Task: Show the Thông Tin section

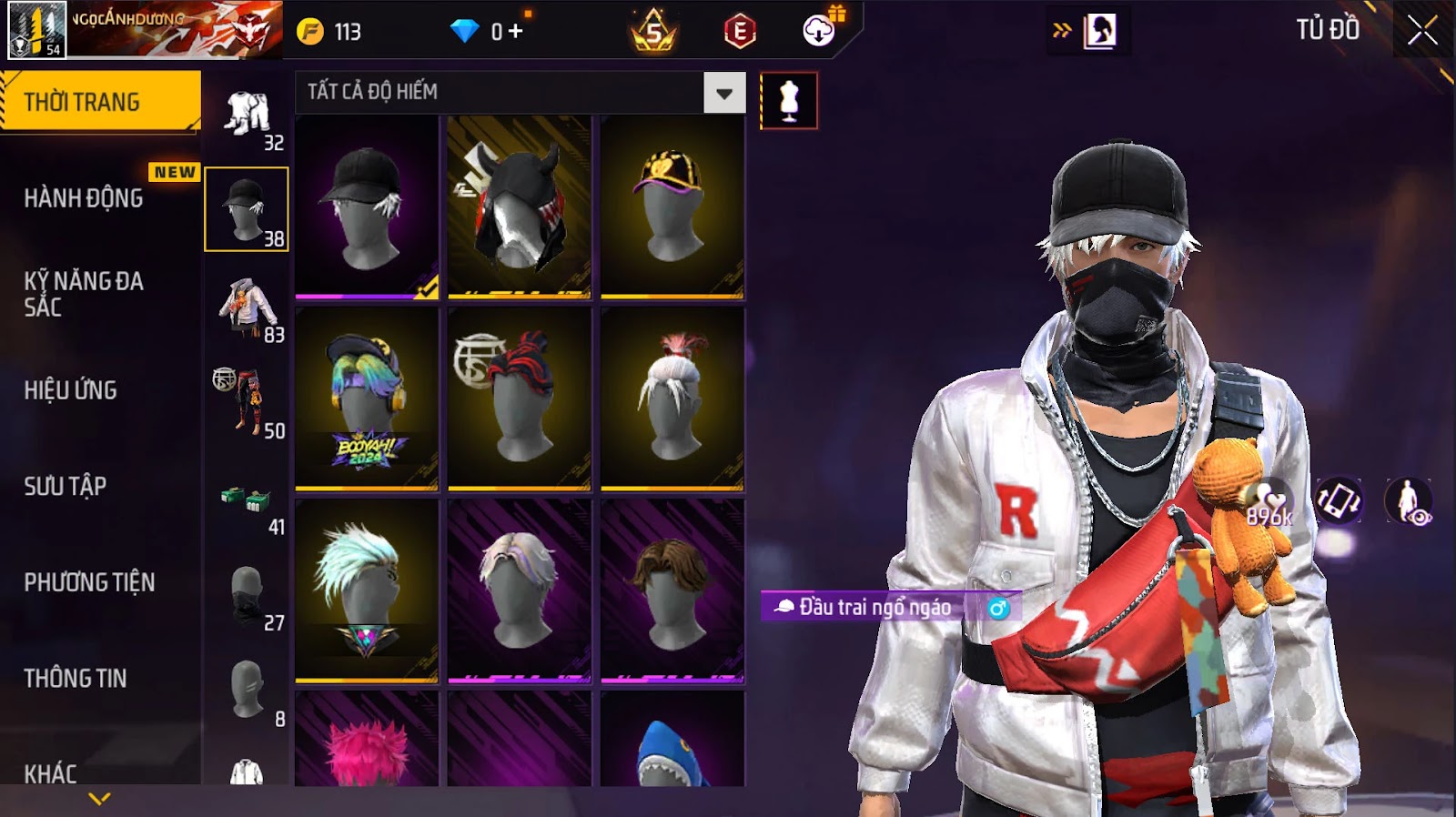Action: tap(76, 679)
